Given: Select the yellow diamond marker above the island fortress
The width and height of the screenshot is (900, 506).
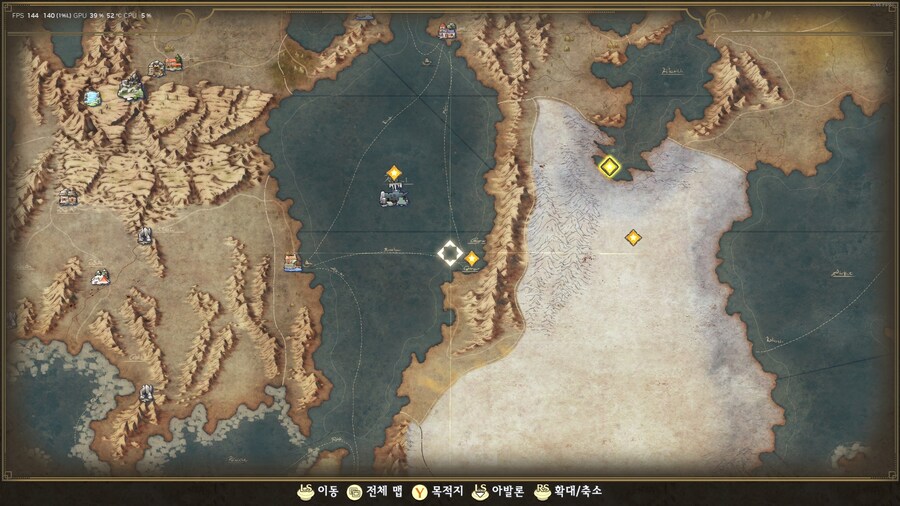Looking at the screenshot, I should coord(394,173).
